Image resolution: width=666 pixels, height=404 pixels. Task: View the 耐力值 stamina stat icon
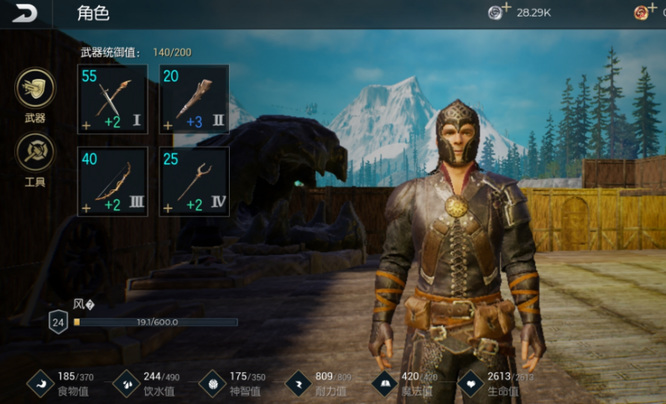coord(299,381)
